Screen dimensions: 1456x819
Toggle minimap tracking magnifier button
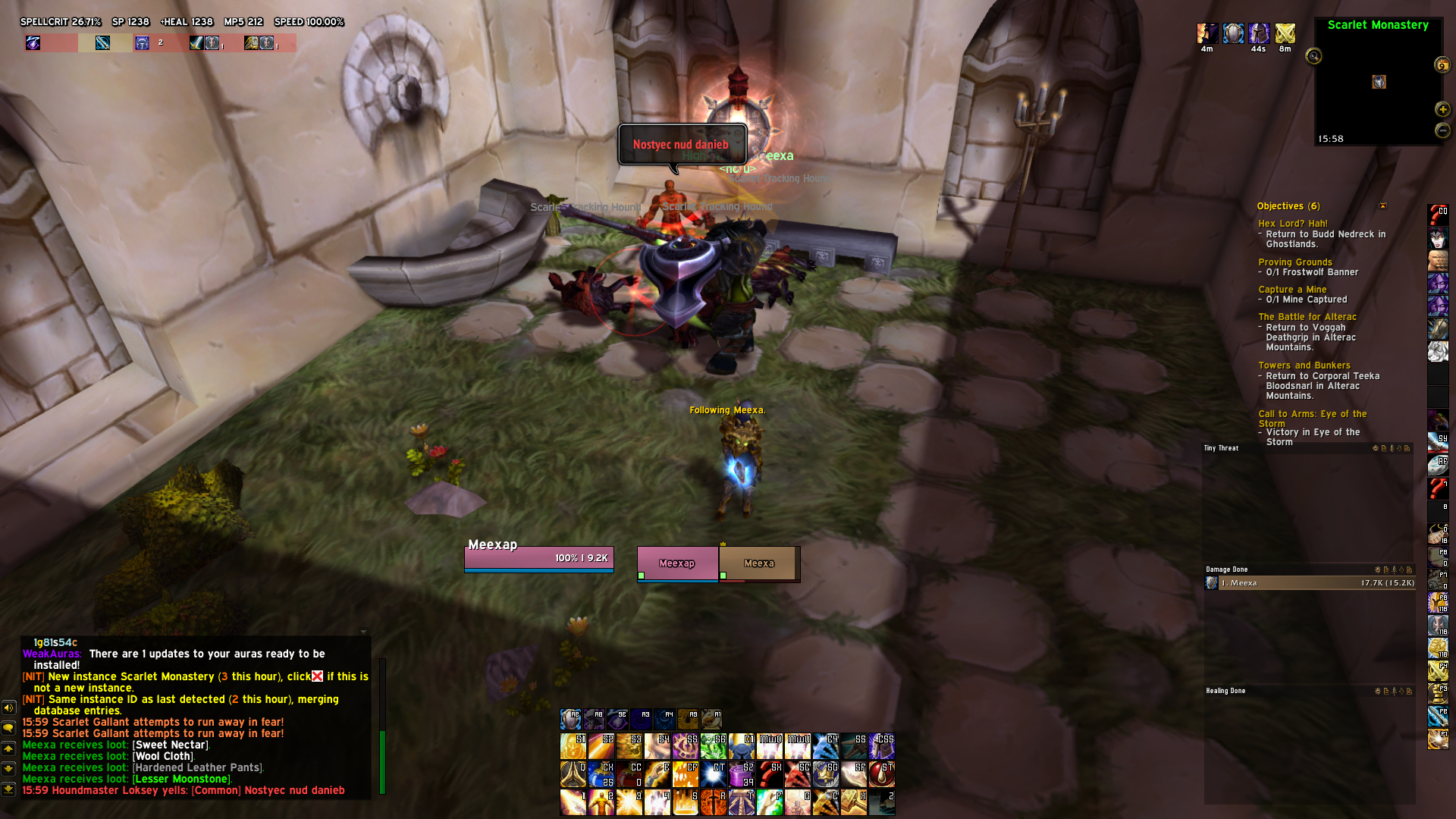coord(1313,56)
